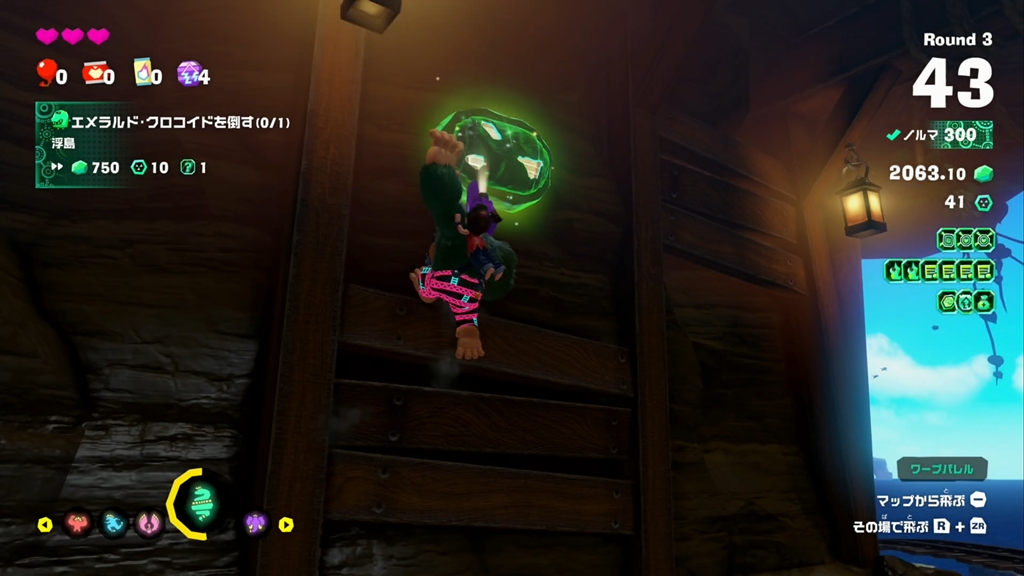
Task: Click the green money bag perk icon
Action: (983, 301)
